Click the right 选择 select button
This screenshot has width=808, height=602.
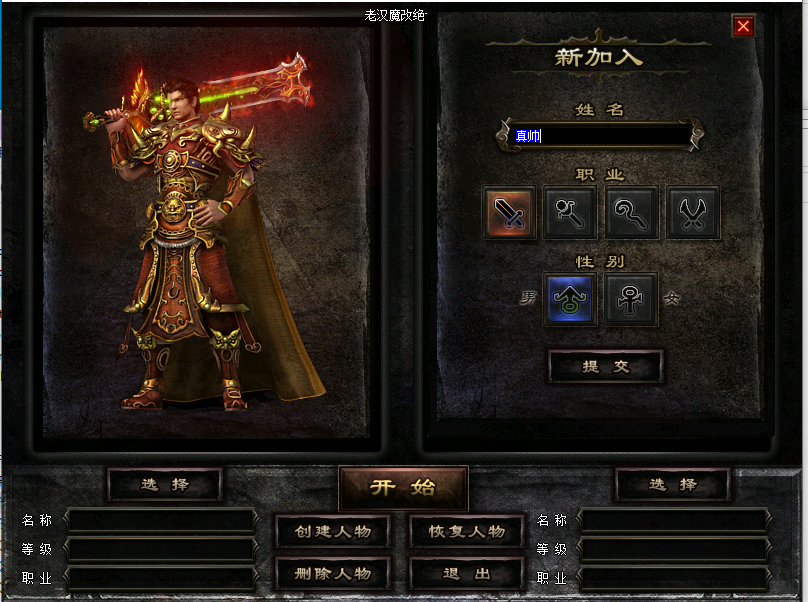[672, 485]
